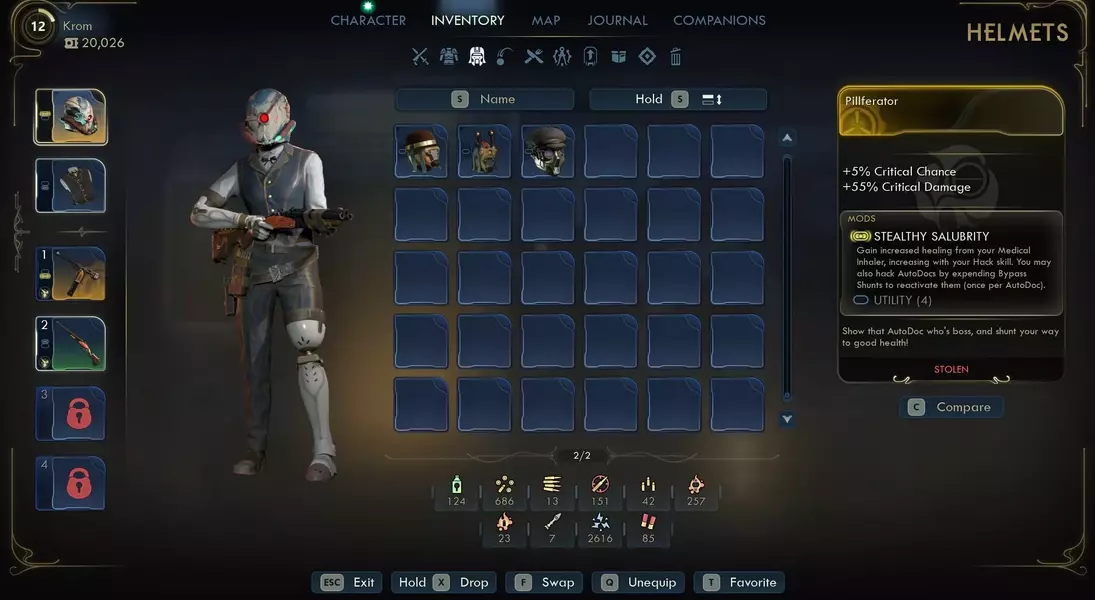1095x600 pixels.
Task: Open the Map tab
Action: (x=546, y=20)
